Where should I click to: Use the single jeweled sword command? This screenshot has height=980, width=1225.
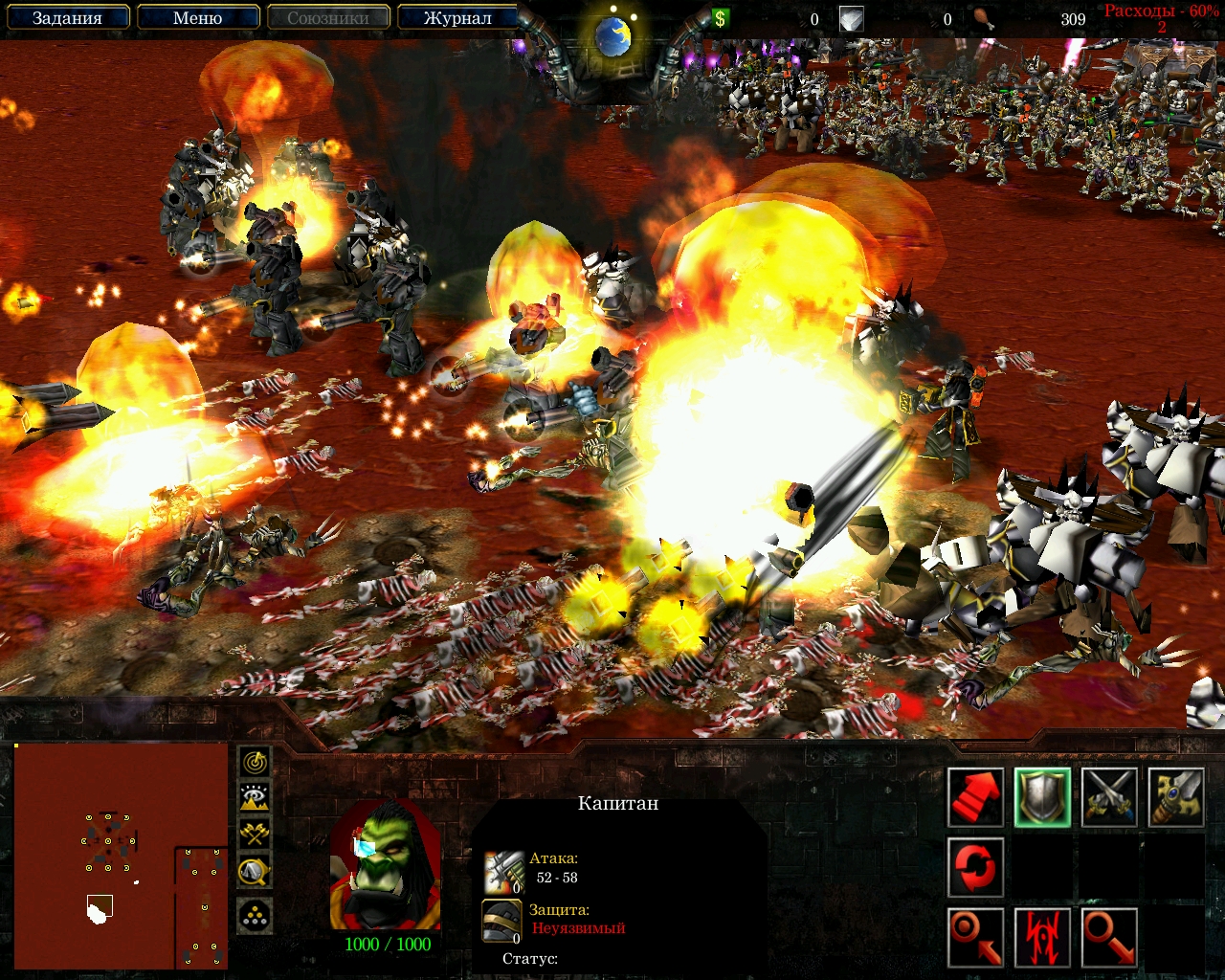point(1175,797)
